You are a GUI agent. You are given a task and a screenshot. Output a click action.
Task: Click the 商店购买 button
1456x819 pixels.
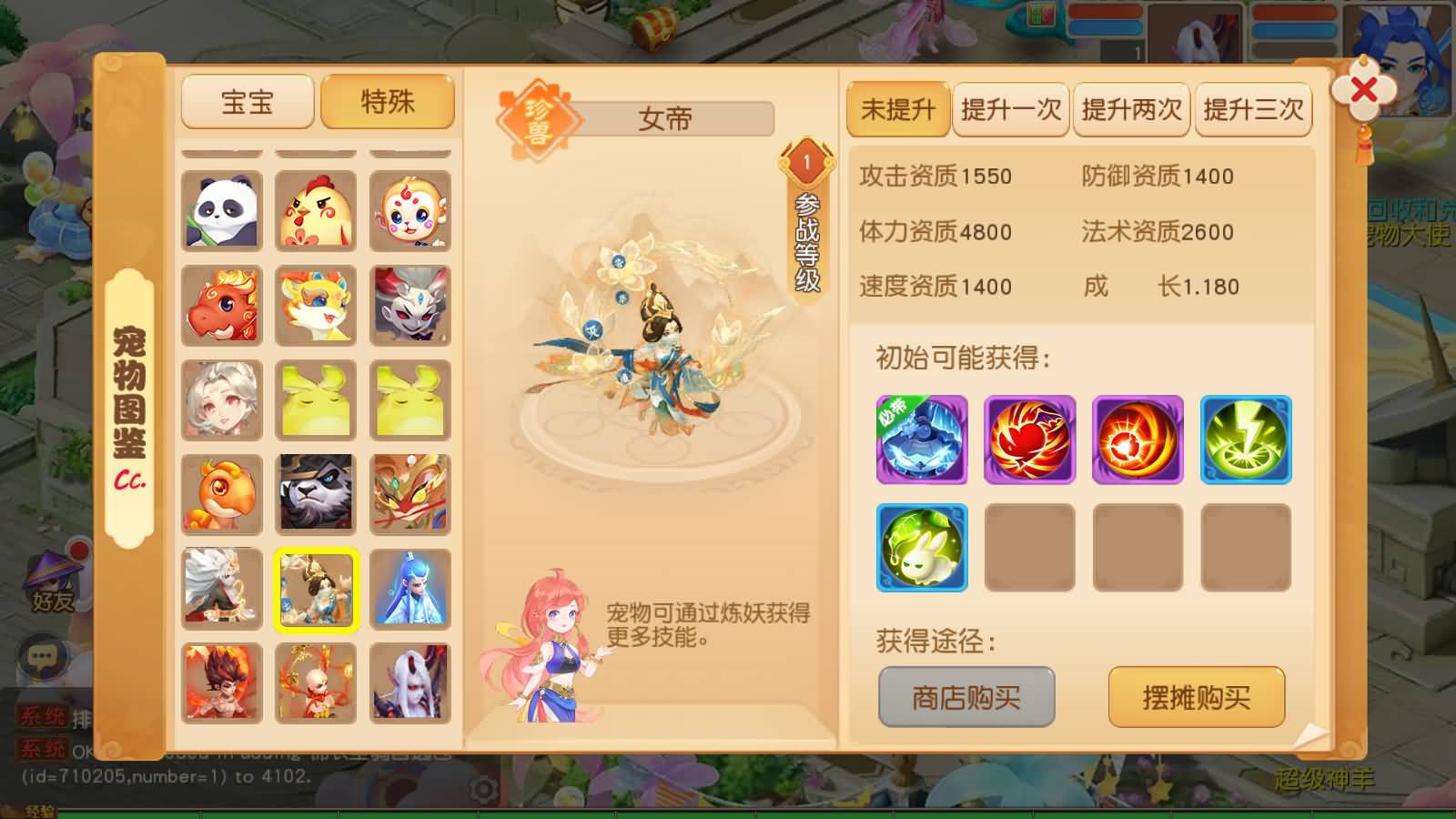click(x=966, y=695)
